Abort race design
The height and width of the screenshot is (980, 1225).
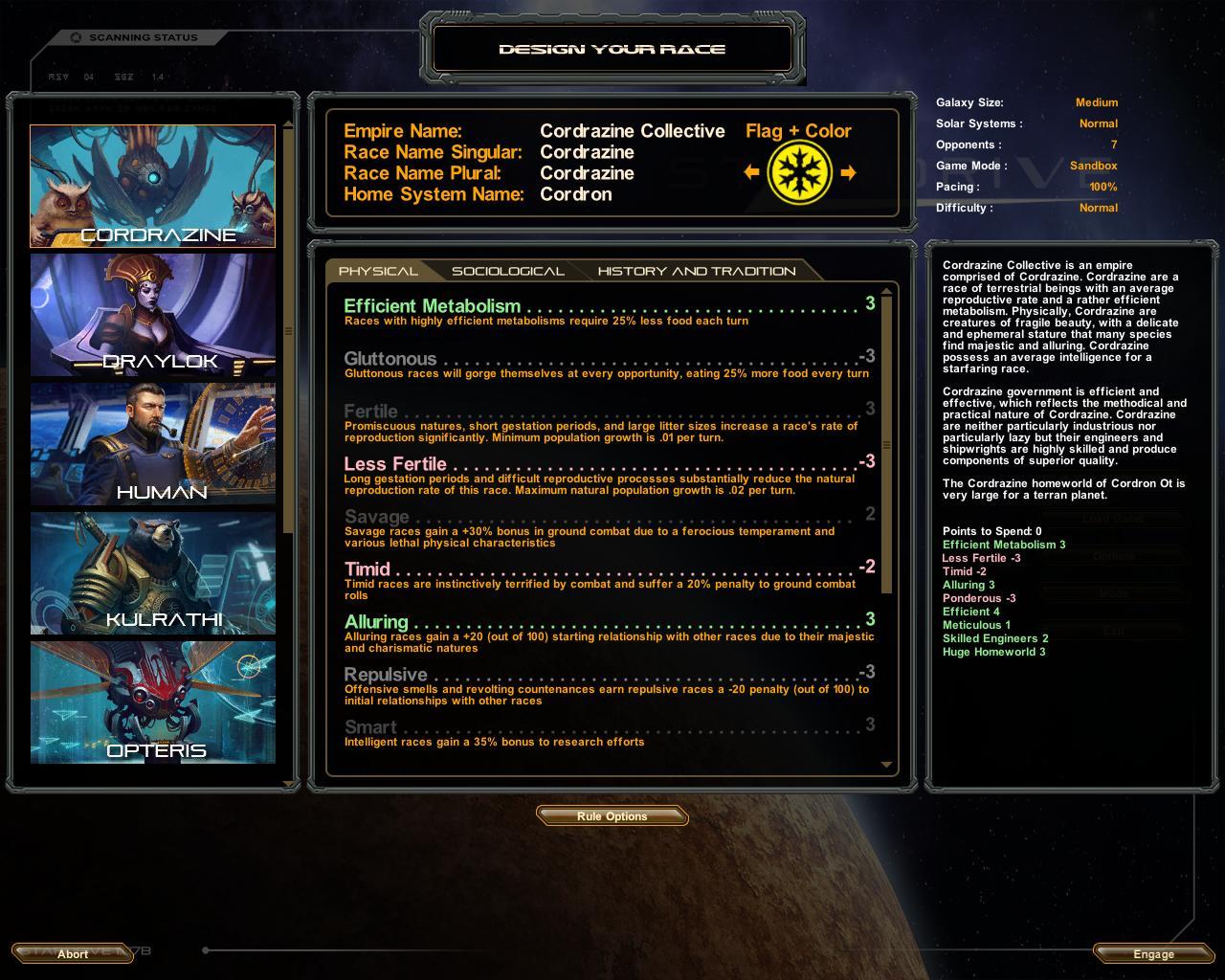pos(73,954)
